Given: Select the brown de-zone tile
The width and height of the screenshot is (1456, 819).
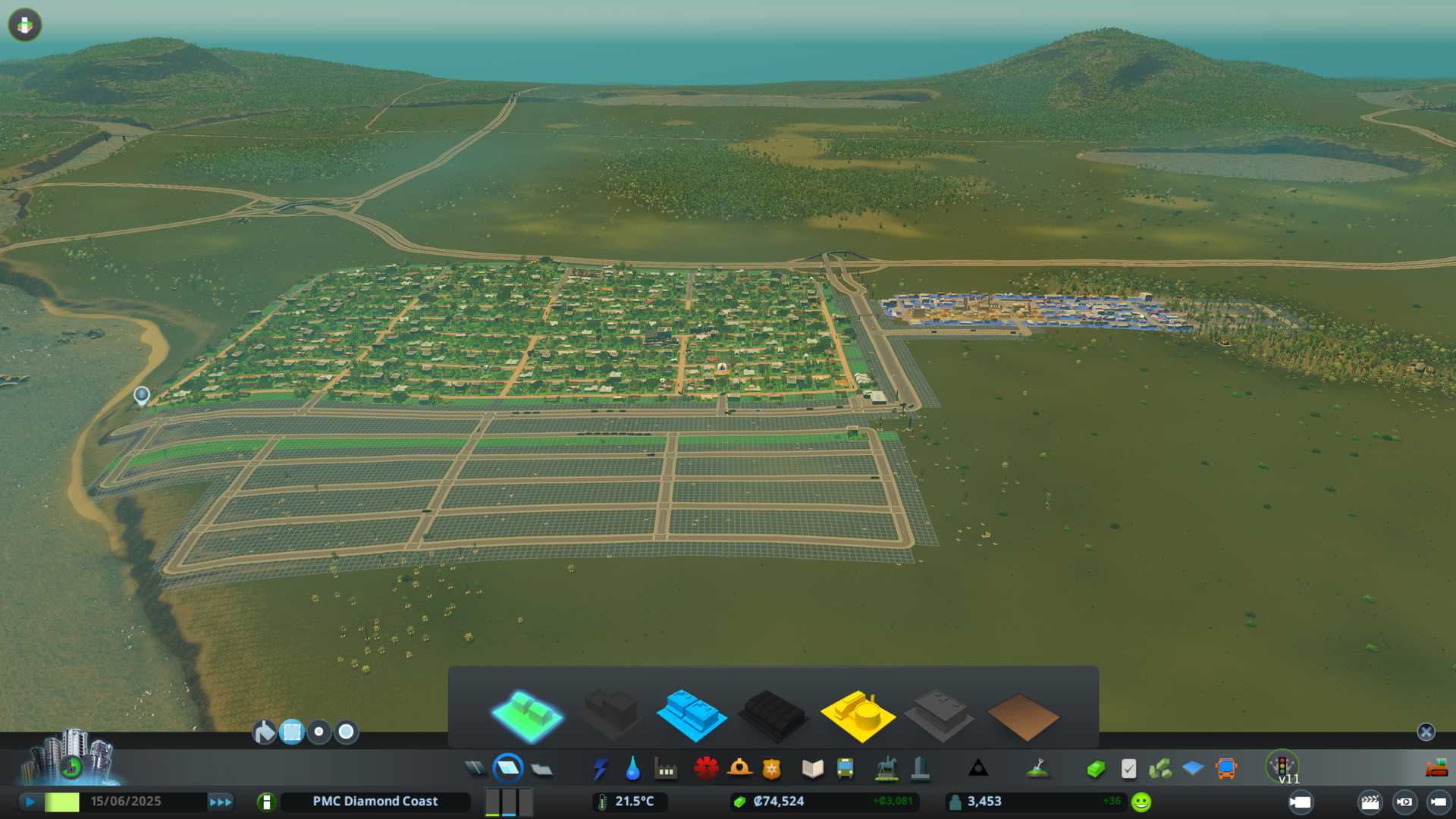Looking at the screenshot, I should point(1022,717).
